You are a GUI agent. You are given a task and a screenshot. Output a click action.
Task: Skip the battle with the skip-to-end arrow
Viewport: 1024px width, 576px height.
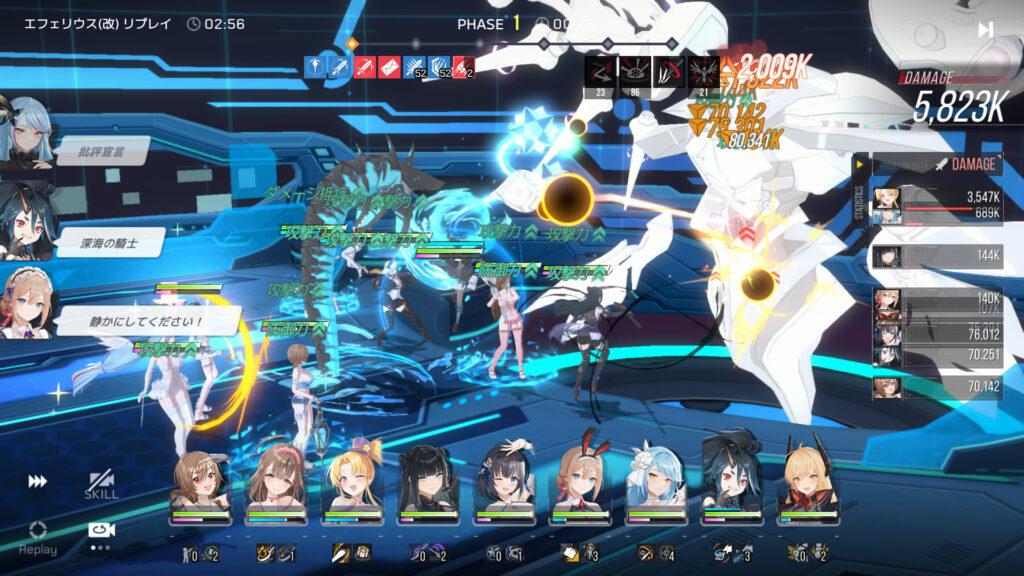coord(985,30)
